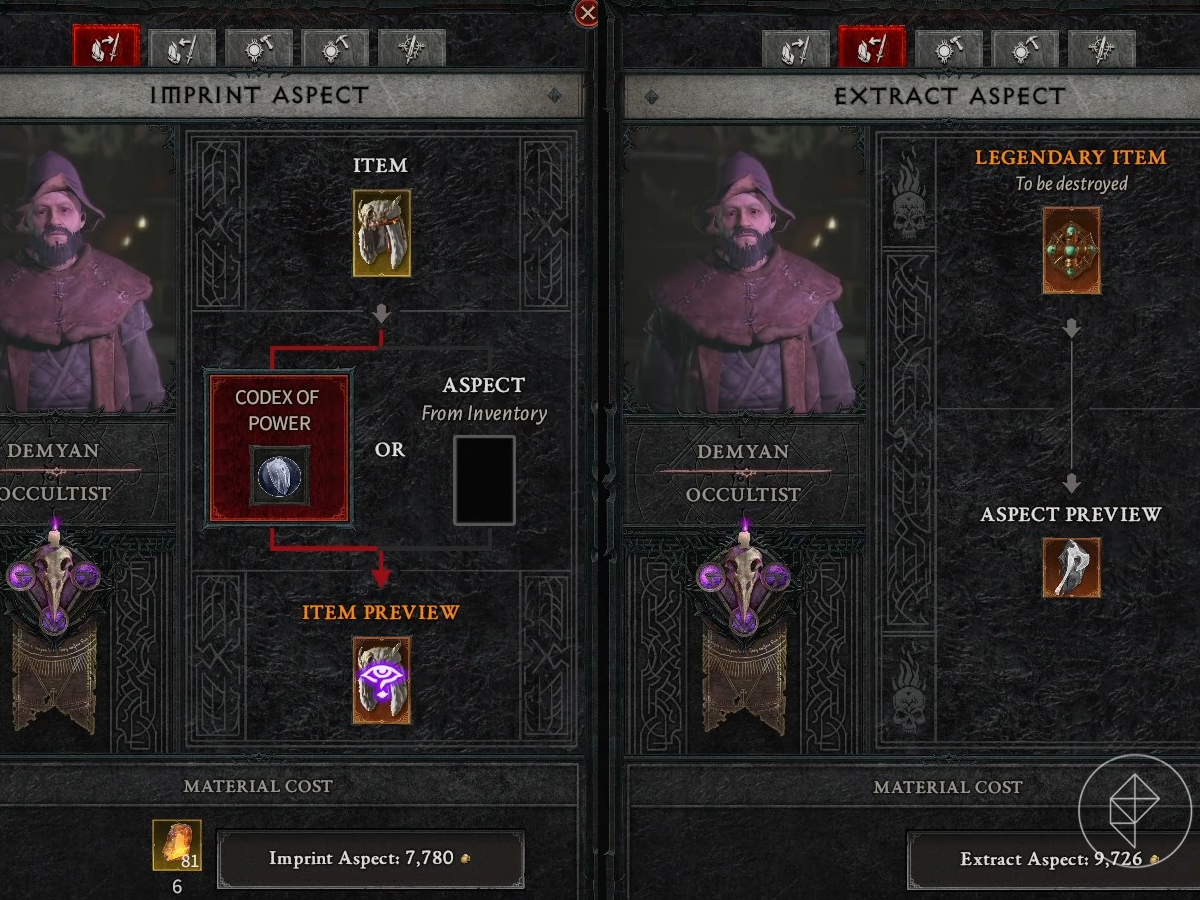Choose the Codex of Power aspect source
The height and width of the screenshot is (900, 1200).
click(x=279, y=447)
